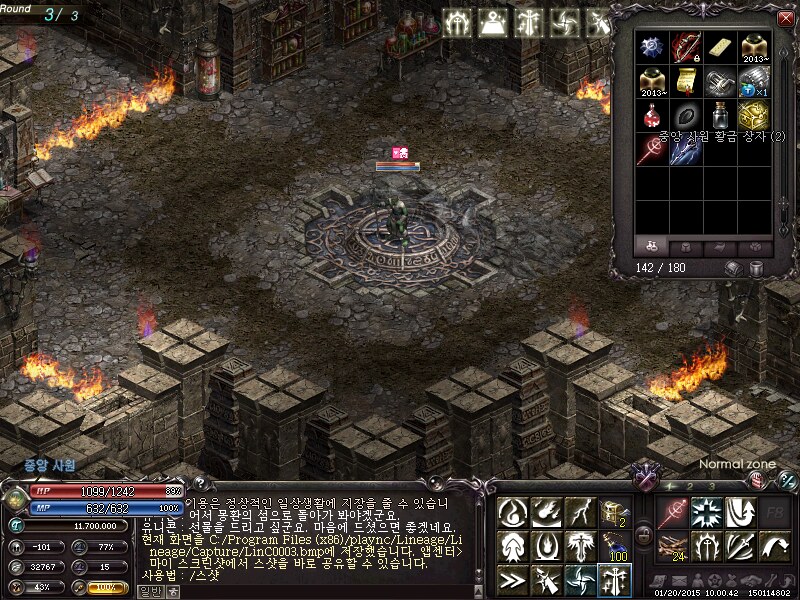Select the lightning sword in inventory
Image resolution: width=800 pixels, height=600 pixels.
click(x=686, y=148)
